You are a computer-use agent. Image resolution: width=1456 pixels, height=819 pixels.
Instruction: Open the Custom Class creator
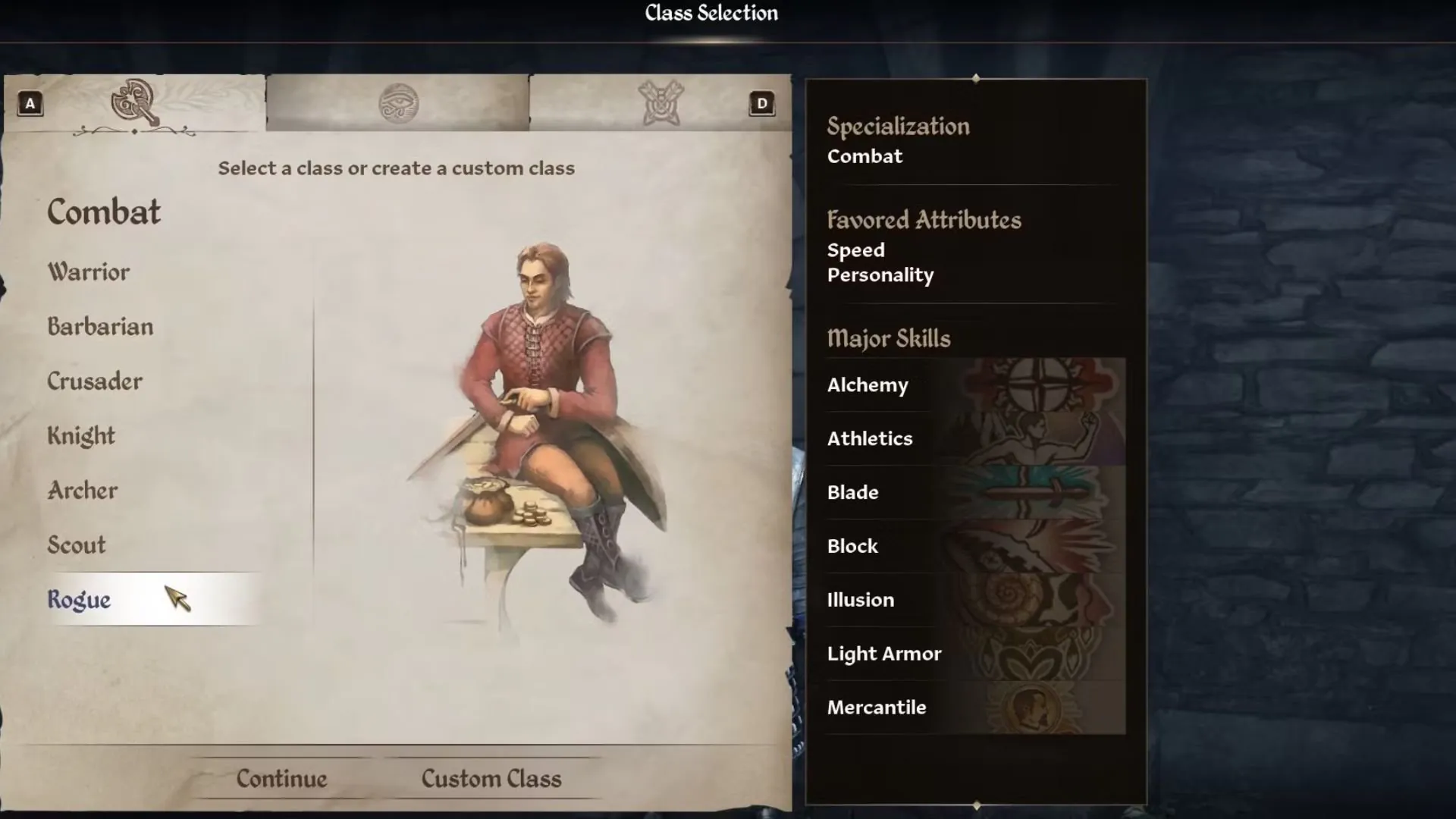click(x=491, y=779)
